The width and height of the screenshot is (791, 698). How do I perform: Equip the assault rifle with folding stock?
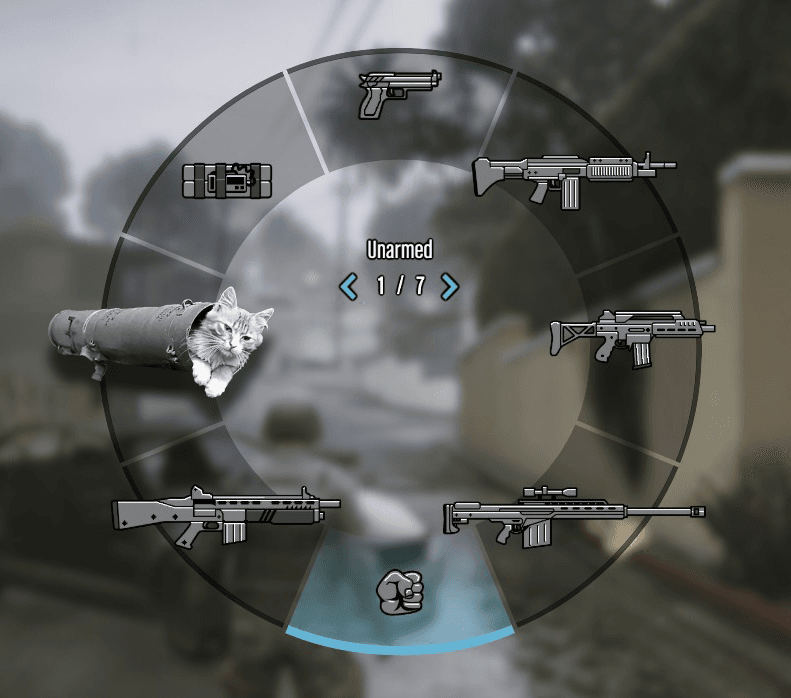pos(632,334)
